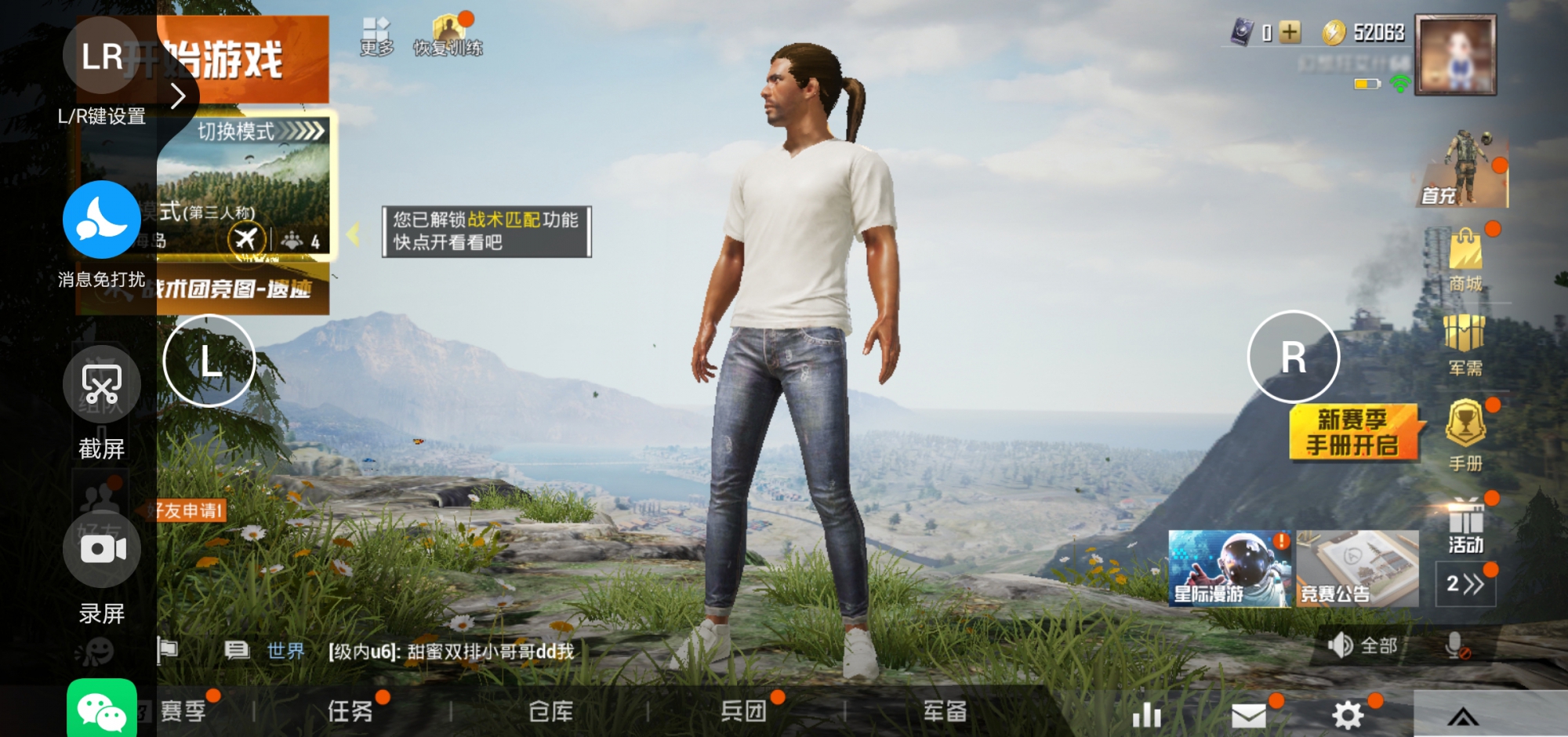Viewport: 1568px width, 737px height.
Task: Expand the L/R key settings arrow
Action: [x=180, y=95]
